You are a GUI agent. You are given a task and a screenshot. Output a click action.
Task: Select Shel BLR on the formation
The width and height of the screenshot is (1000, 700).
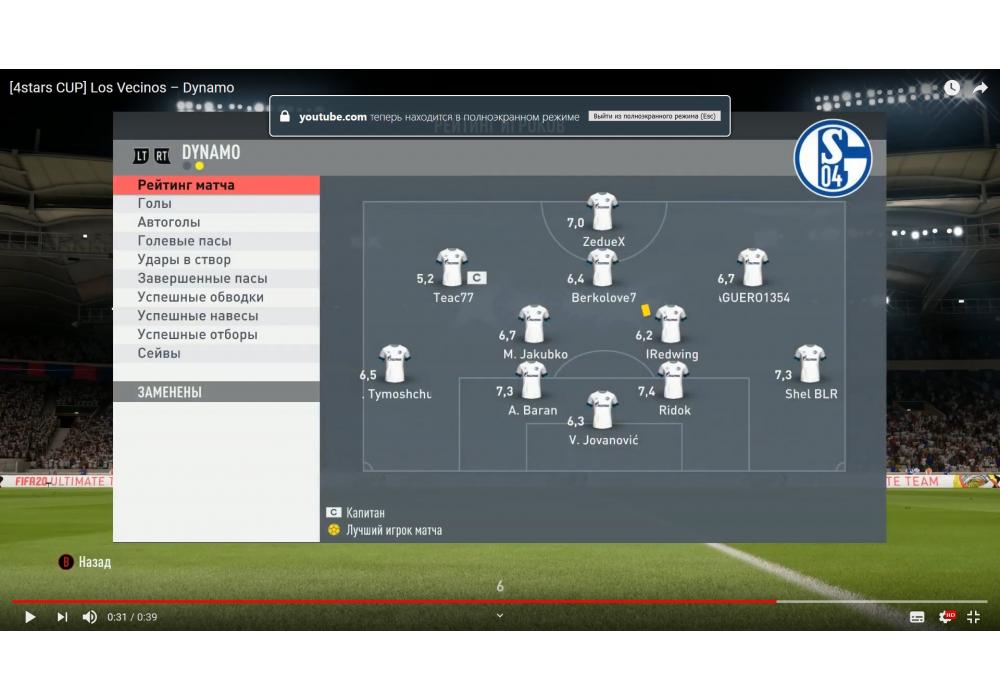click(x=810, y=364)
